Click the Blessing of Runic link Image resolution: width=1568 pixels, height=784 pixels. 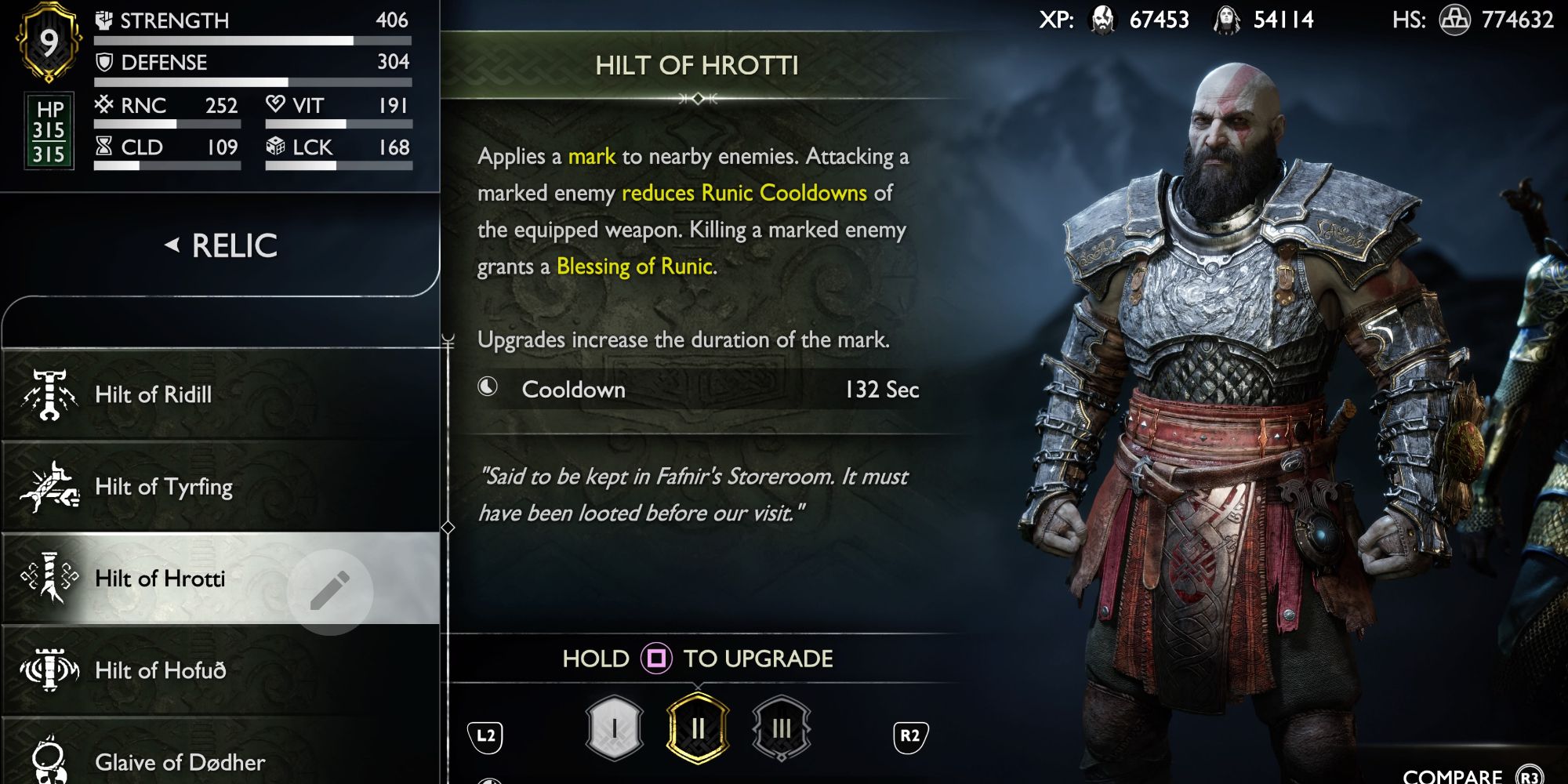tap(635, 266)
